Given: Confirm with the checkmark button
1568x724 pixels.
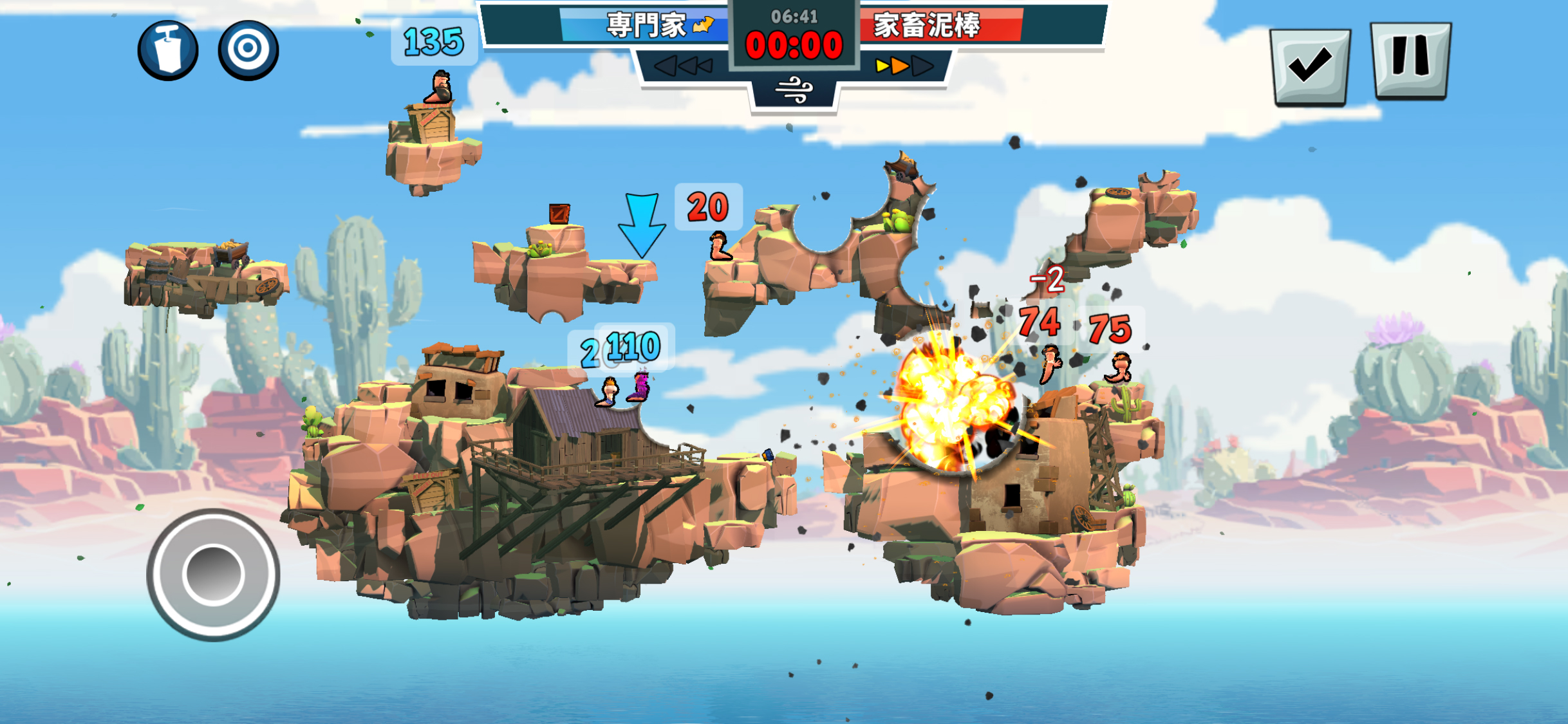Looking at the screenshot, I should pyautogui.click(x=1310, y=65).
